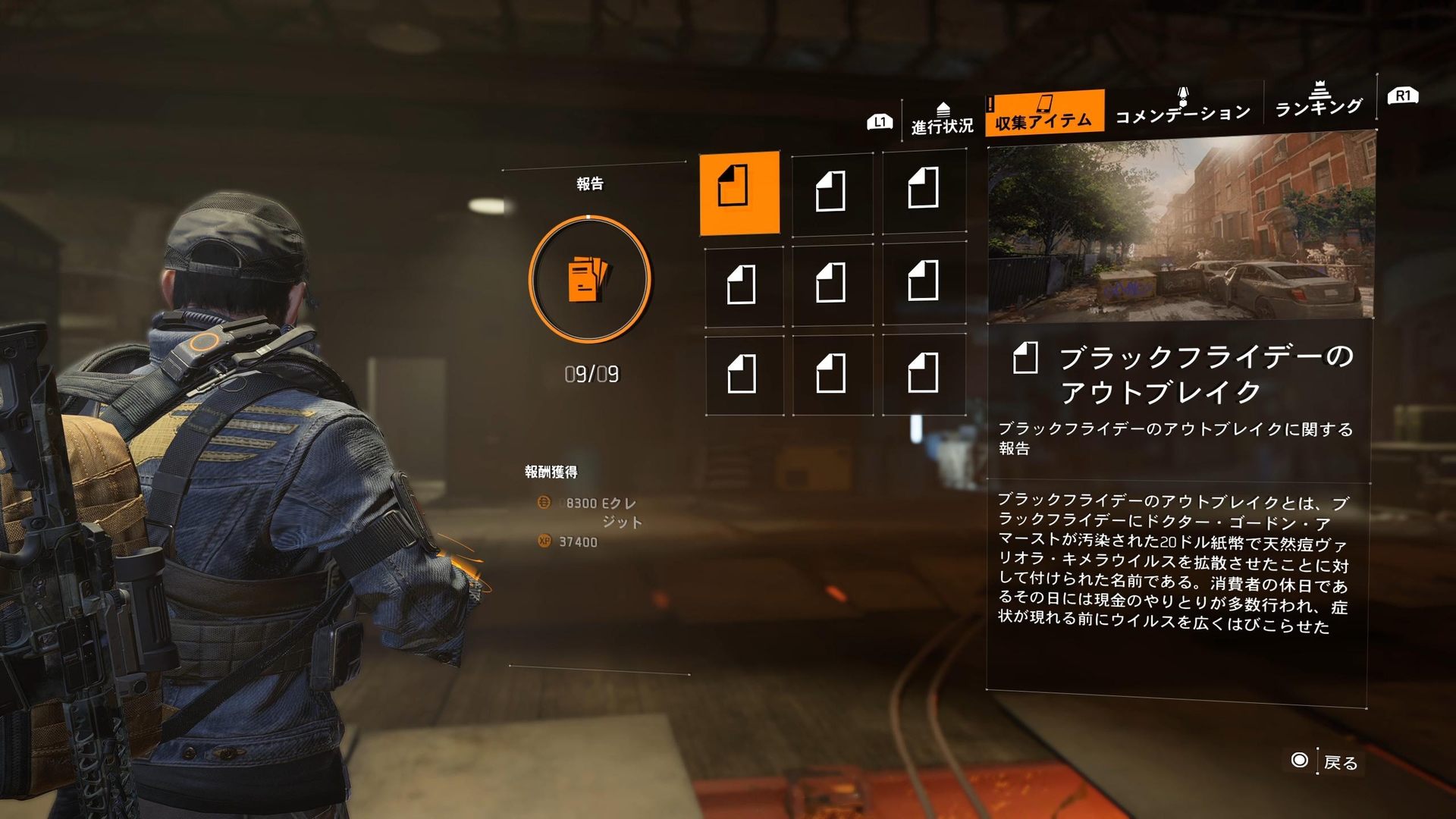This screenshot has height=819, width=1456.
Task: Click the XP reward icon next to 37400
Action: pos(544,542)
